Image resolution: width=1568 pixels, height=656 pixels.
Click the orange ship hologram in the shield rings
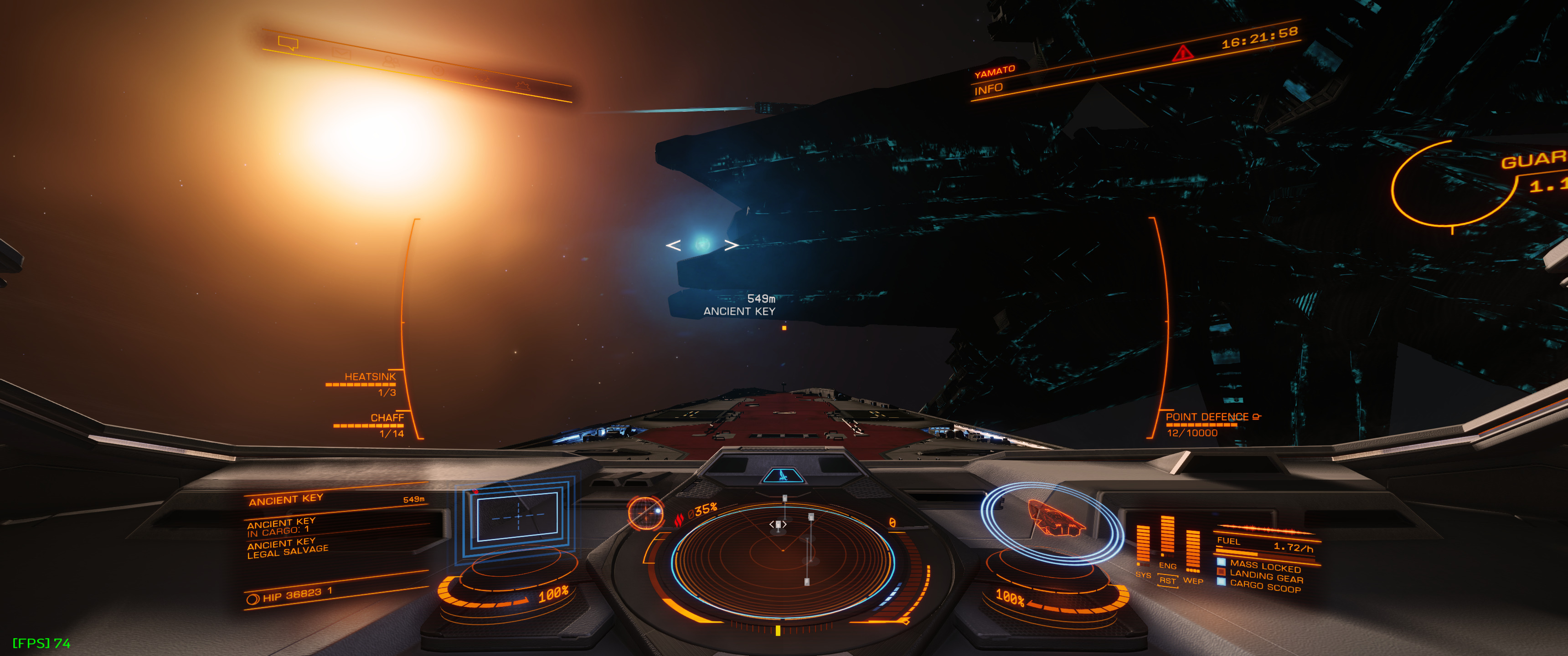1055,519
